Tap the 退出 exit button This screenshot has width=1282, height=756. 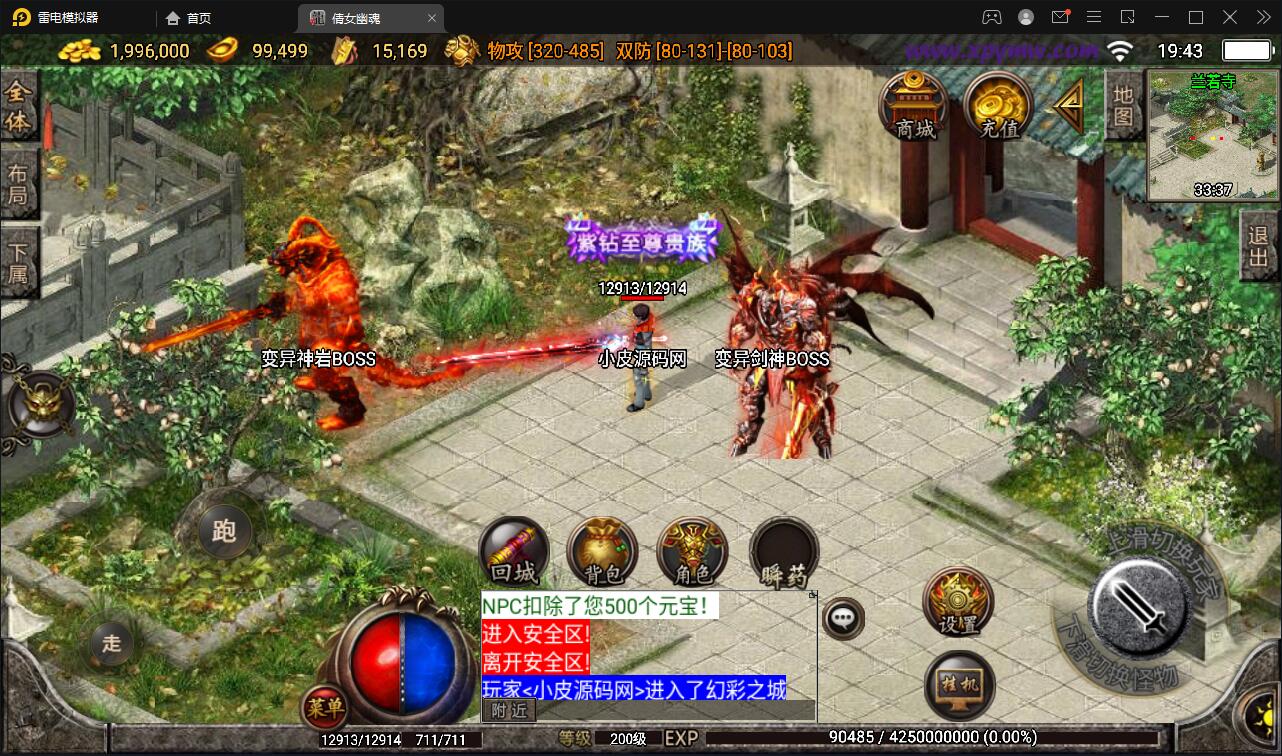coord(1258,250)
